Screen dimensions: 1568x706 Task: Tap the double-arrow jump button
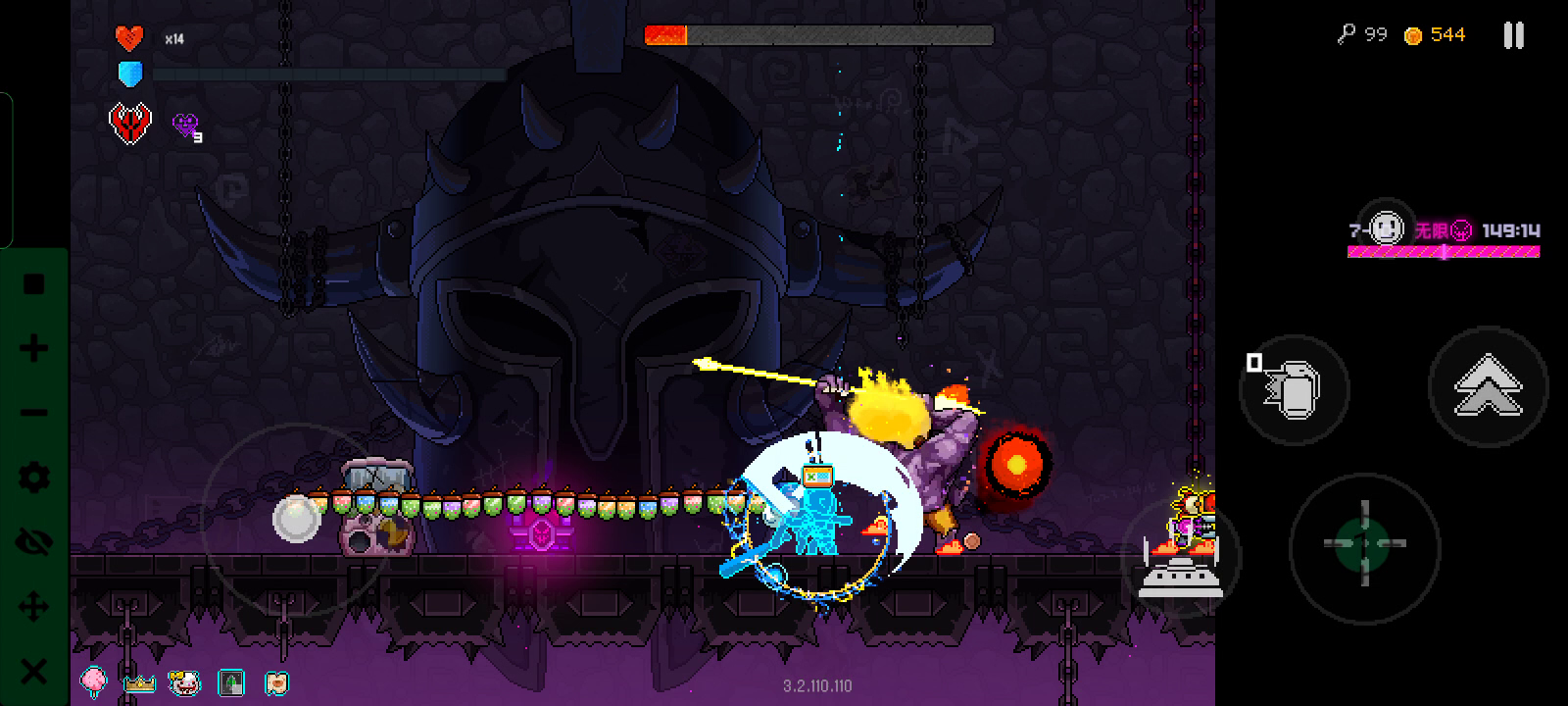coord(1488,385)
